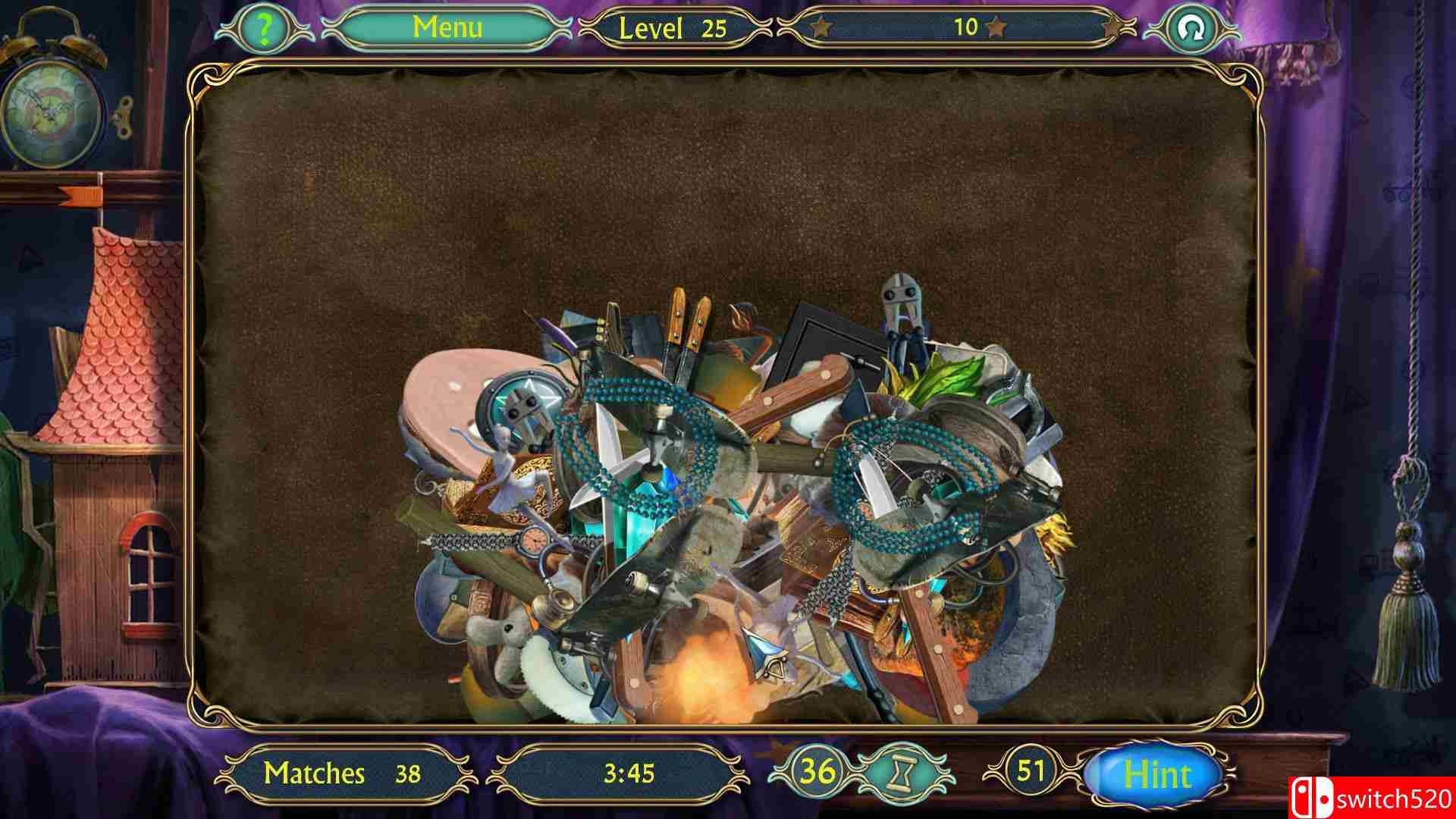Click the Matches 38 counter
Viewport: 1456px width, 819px height.
coord(345,775)
